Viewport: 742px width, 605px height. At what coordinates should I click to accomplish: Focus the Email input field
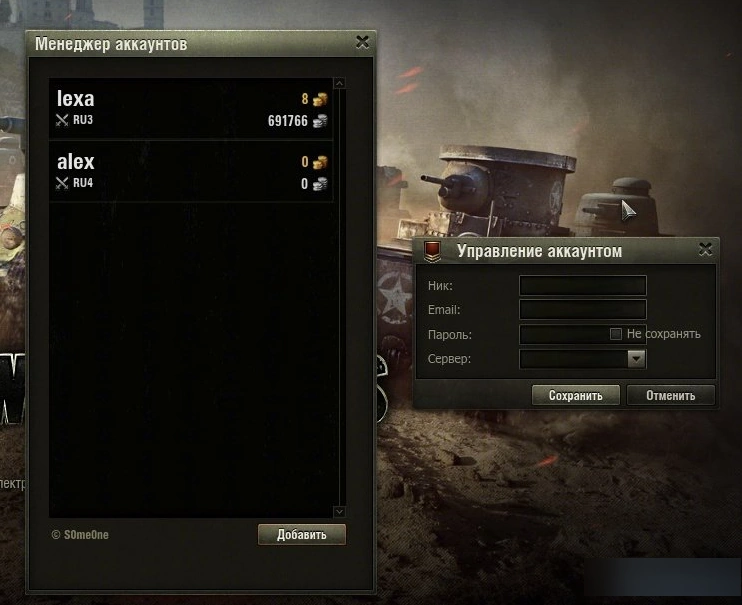pos(582,310)
